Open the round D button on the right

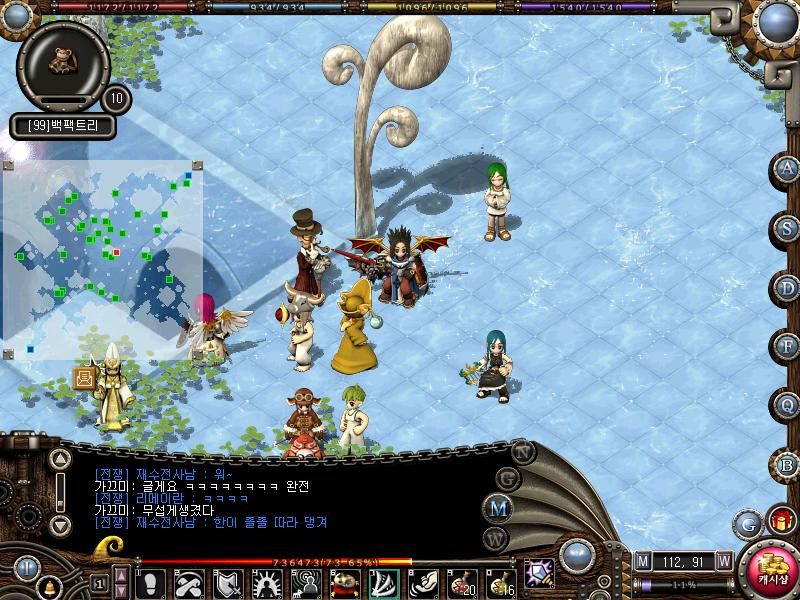point(787,288)
